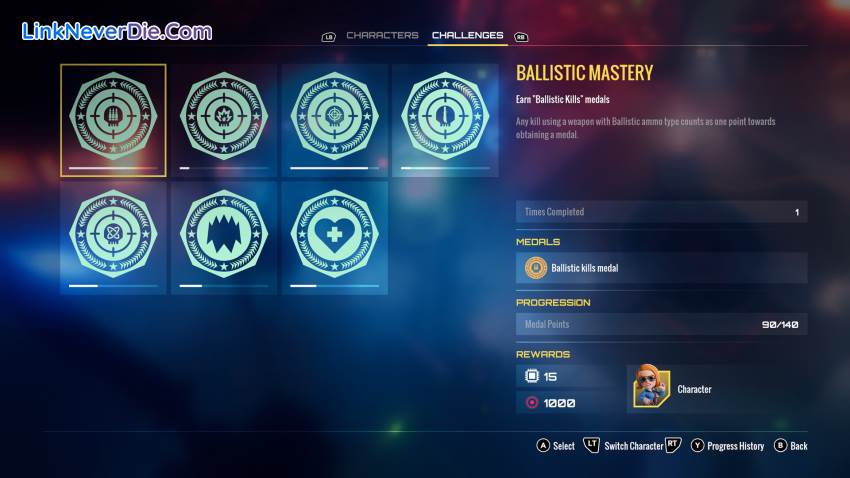Viewport: 850px width, 478px height.
Task: Select the skull crosshair challenge badge
Action: point(334,119)
